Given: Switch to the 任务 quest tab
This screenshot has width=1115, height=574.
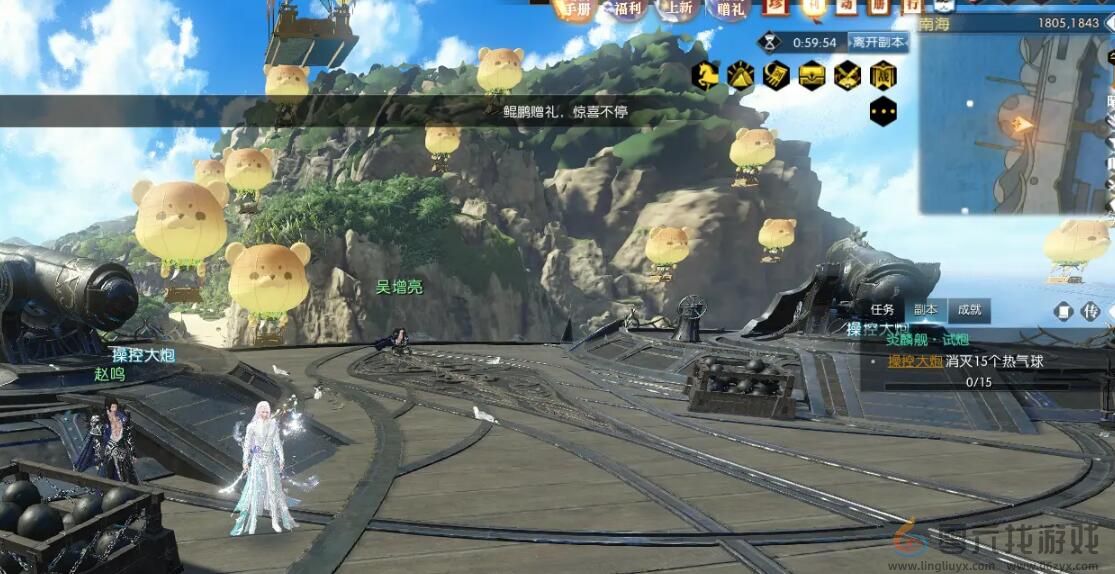Looking at the screenshot, I should pos(882,310).
